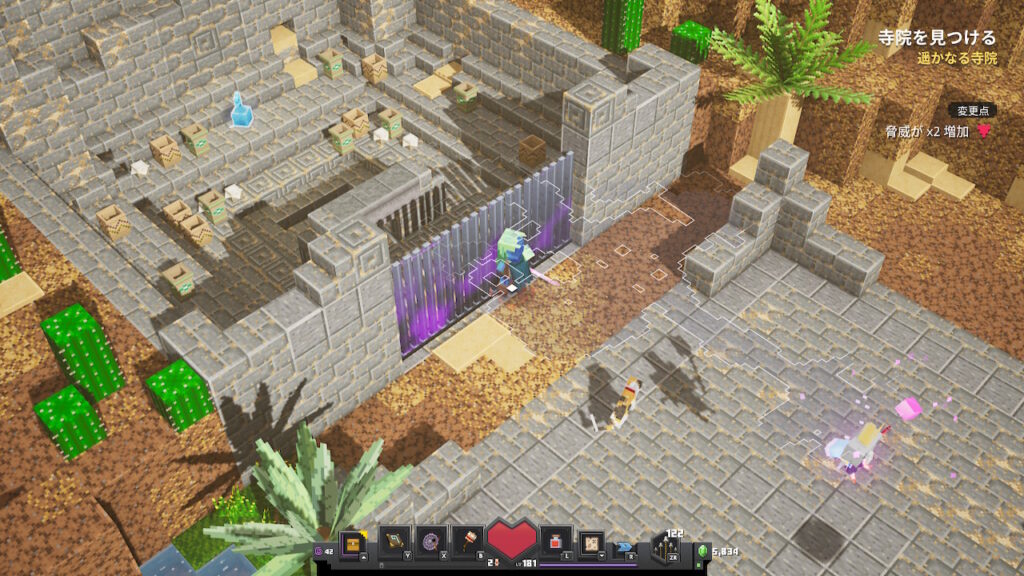Drink the red health potion
1024x576 pixels.
[555, 543]
